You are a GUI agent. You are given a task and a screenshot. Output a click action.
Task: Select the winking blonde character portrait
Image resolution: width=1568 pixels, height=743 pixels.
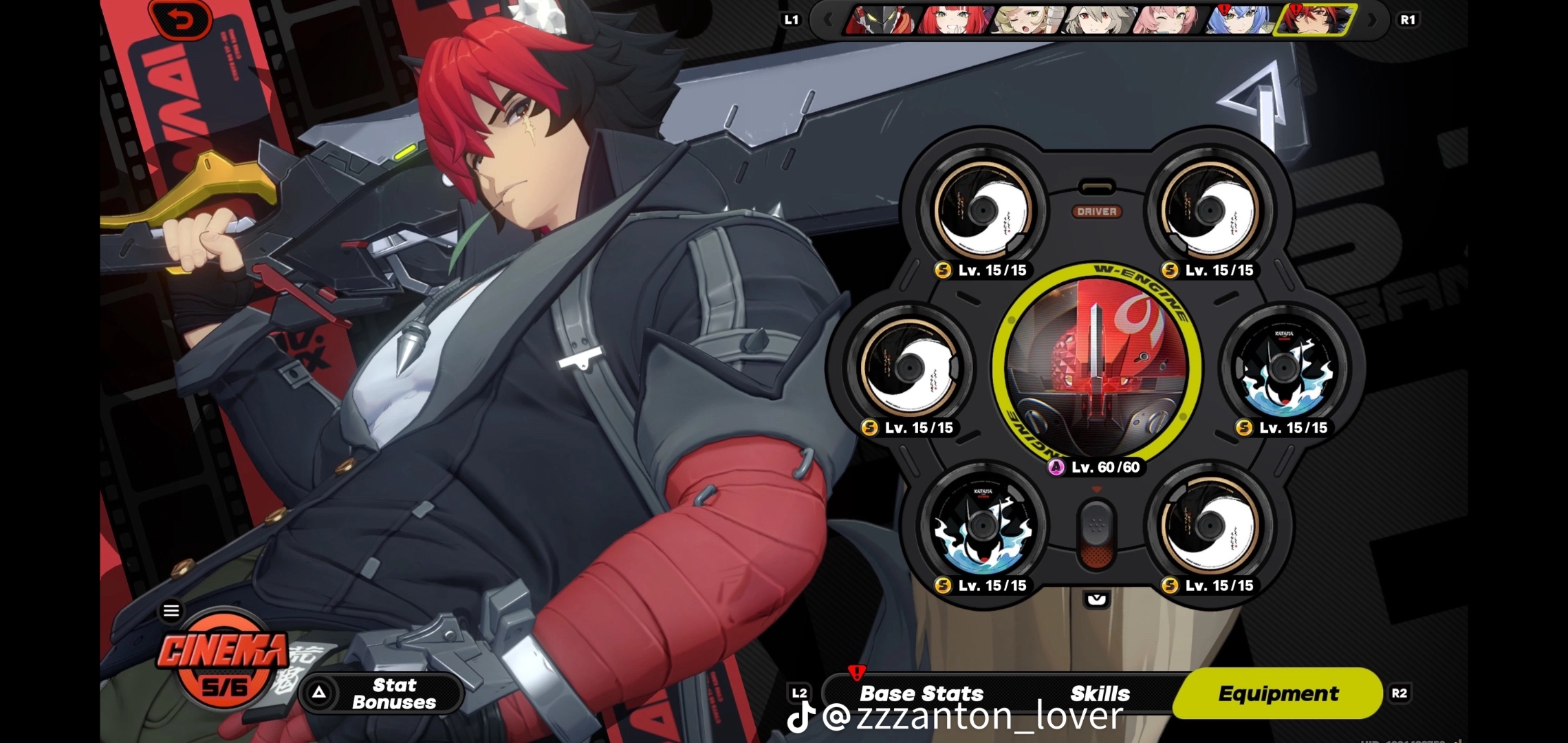(1027, 20)
